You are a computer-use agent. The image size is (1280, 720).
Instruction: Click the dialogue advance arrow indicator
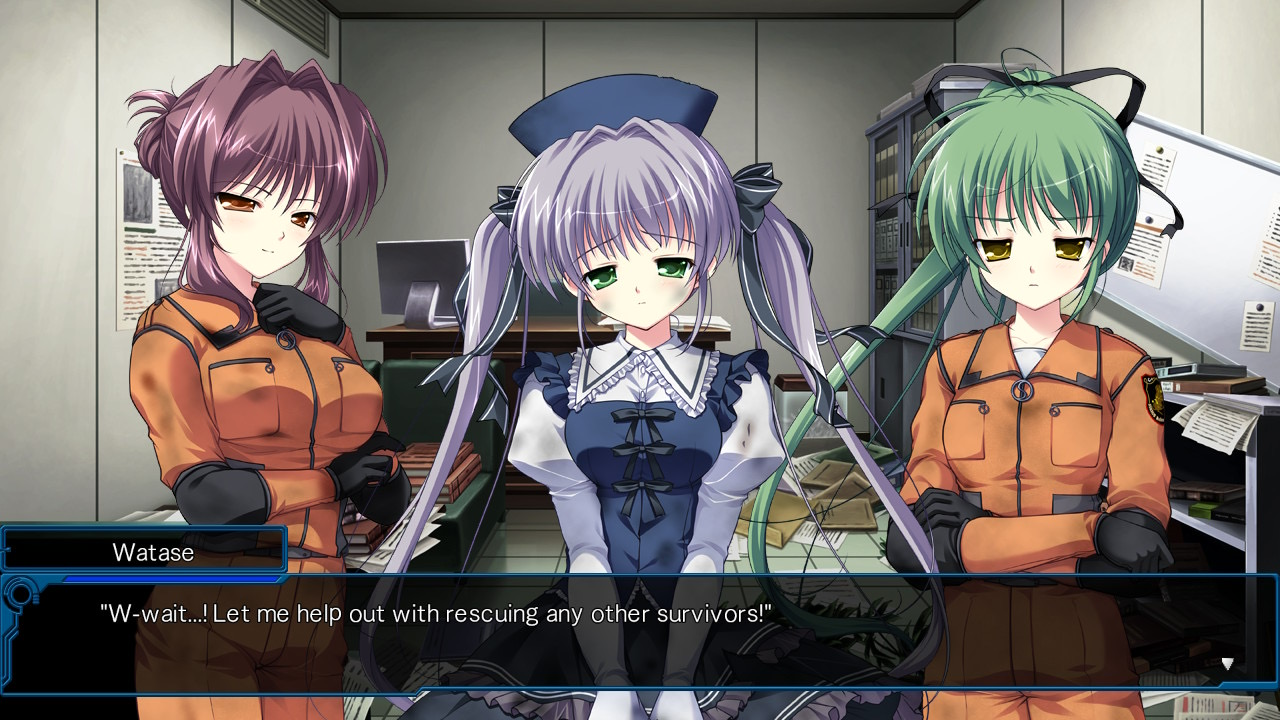coord(1227,663)
